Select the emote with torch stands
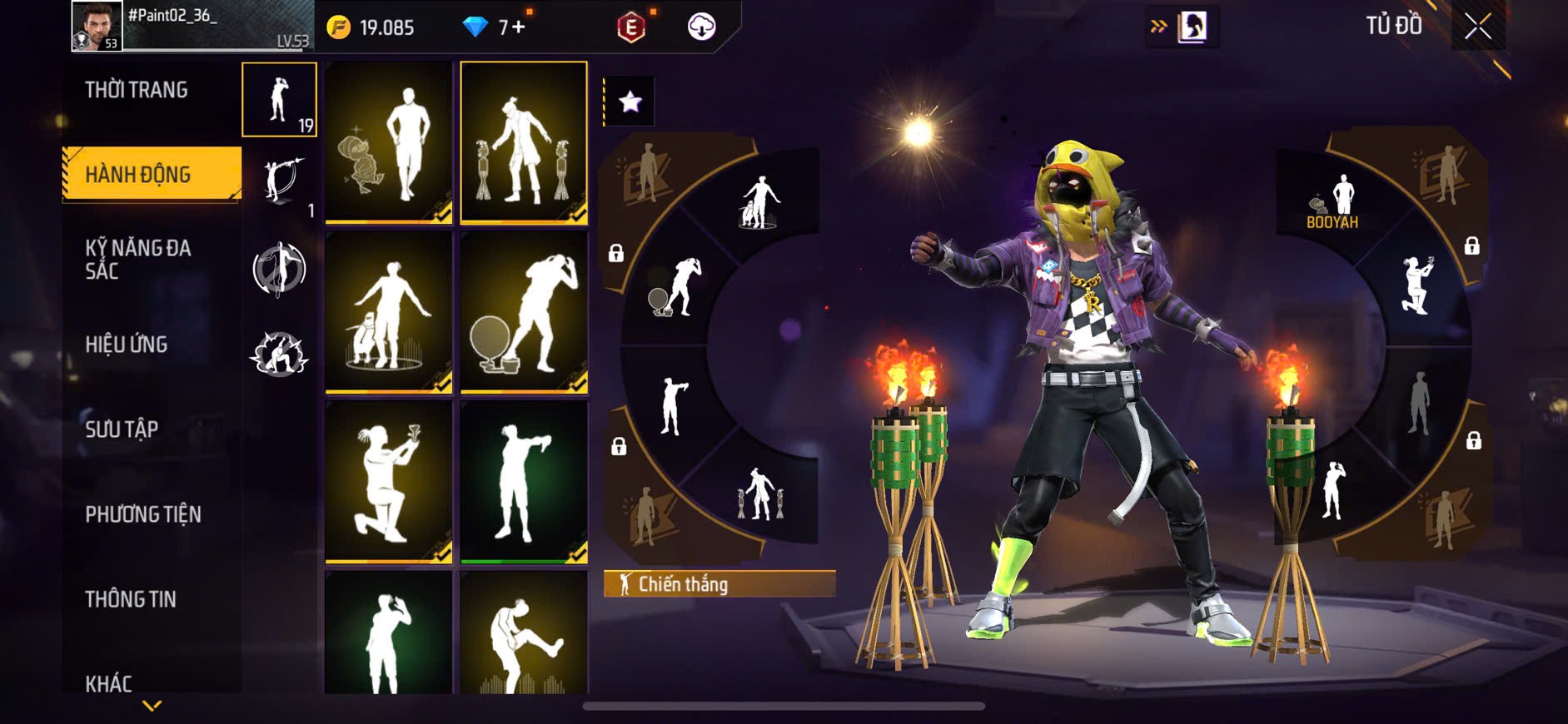Image resolution: width=1568 pixels, height=724 pixels. 524,142
